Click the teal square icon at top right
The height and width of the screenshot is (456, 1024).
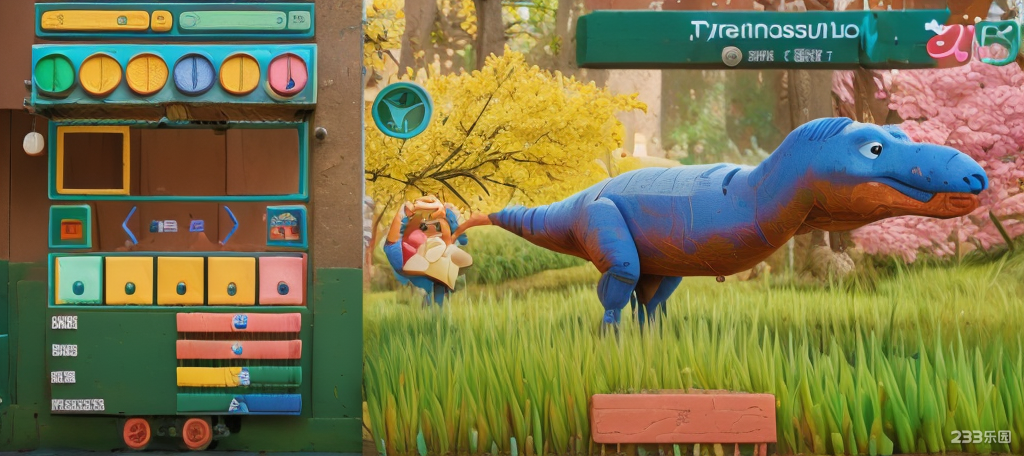(997, 42)
